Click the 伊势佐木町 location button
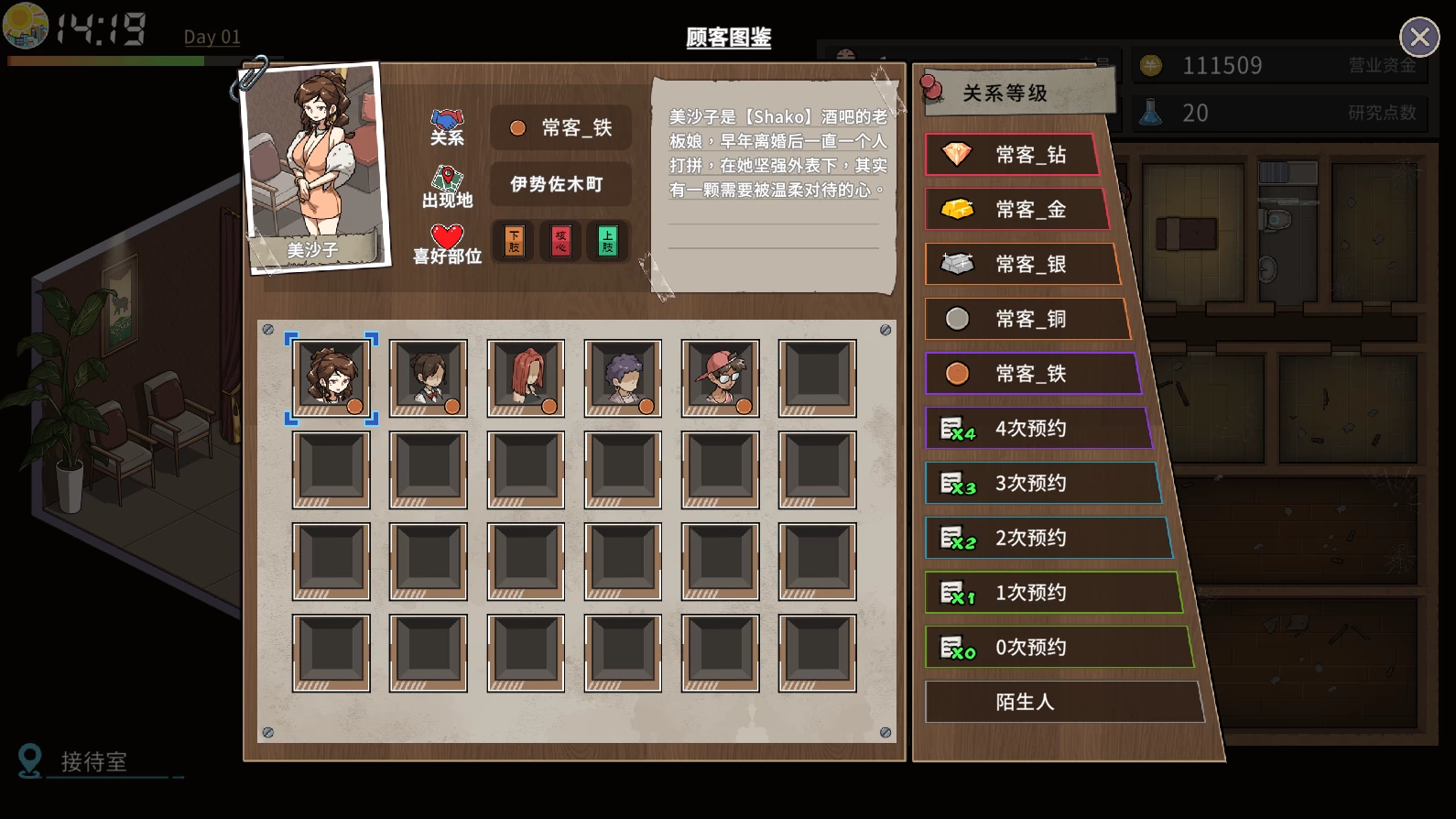The width and height of the screenshot is (1456, 819). (560, 184)
